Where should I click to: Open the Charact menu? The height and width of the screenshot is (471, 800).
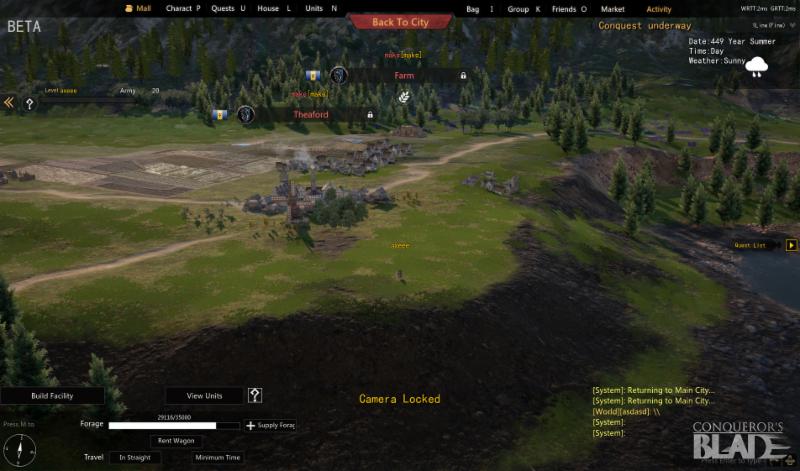(182, 9)
